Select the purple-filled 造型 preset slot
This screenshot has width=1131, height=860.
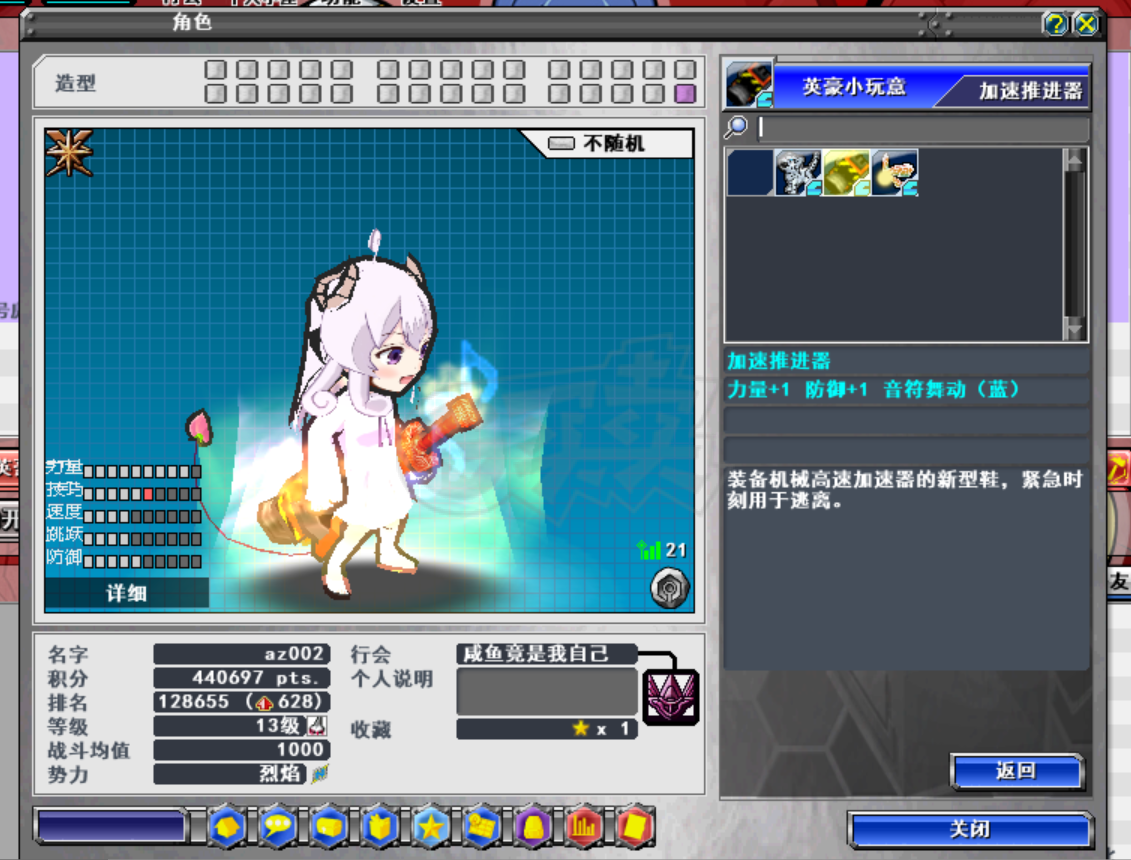(x=685, y=94)
